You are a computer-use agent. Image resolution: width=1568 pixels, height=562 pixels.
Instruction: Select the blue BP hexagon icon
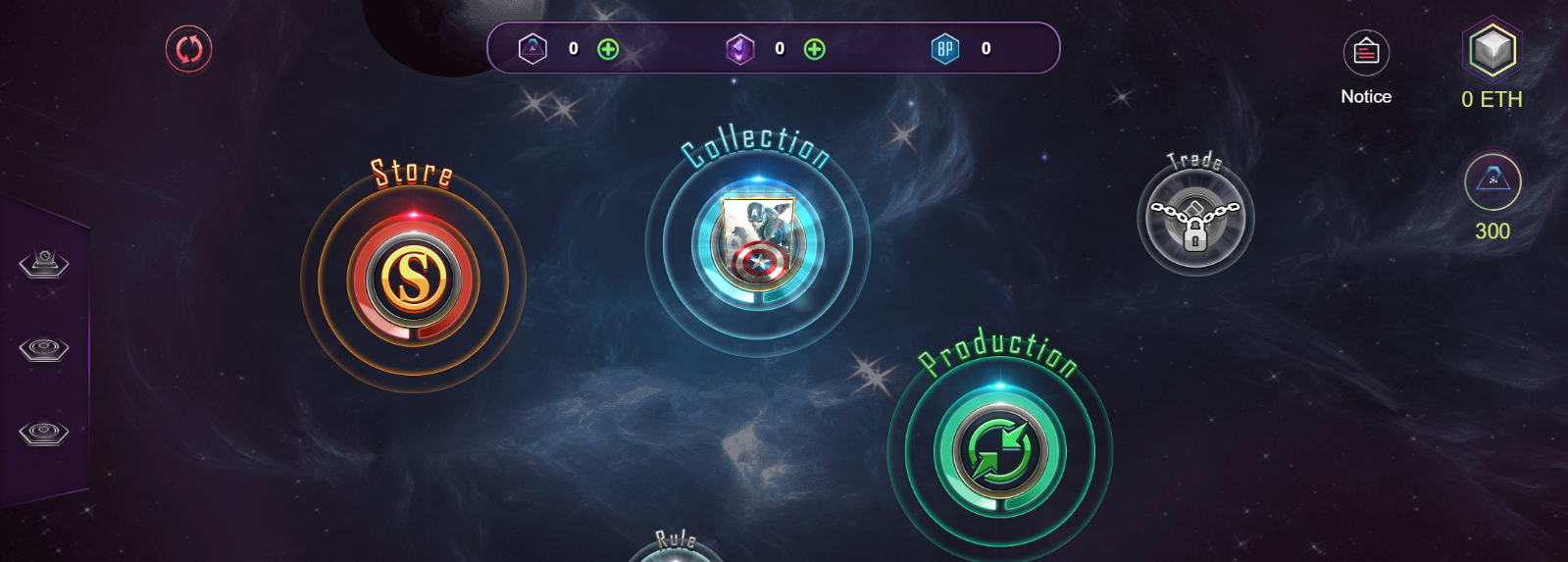tap(945, 49)
